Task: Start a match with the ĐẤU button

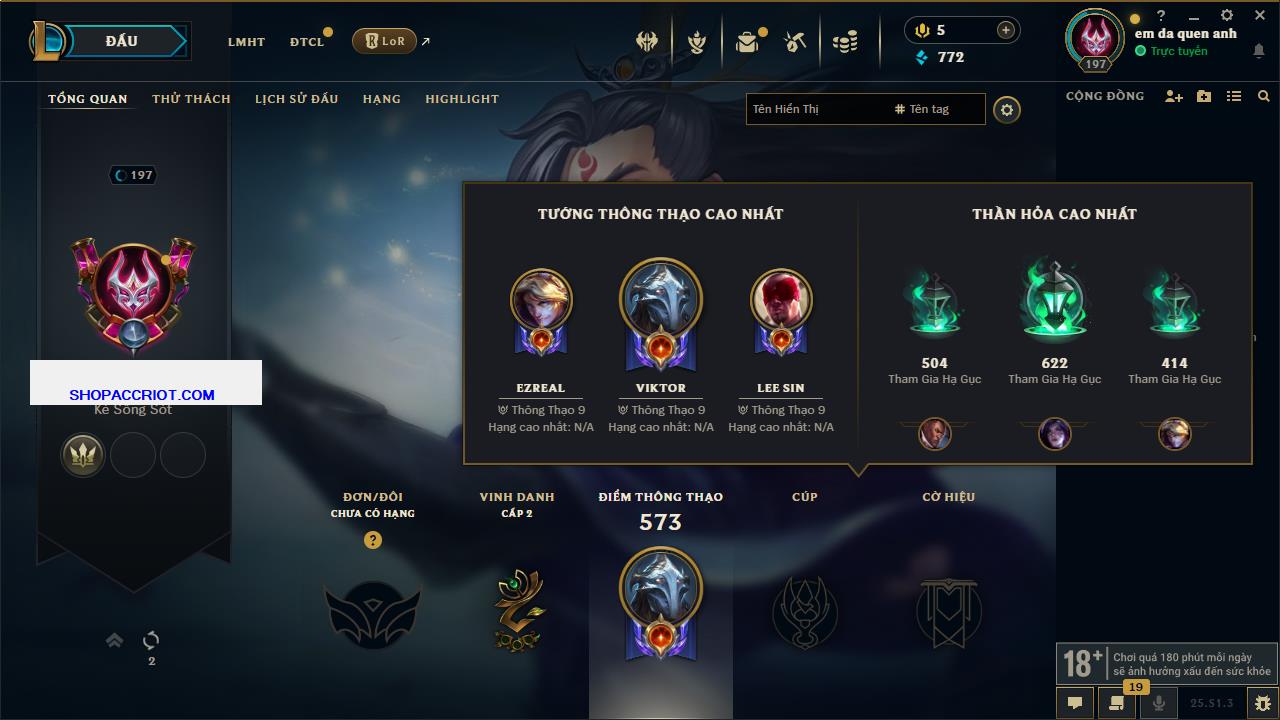Action: tap(121, 41)
